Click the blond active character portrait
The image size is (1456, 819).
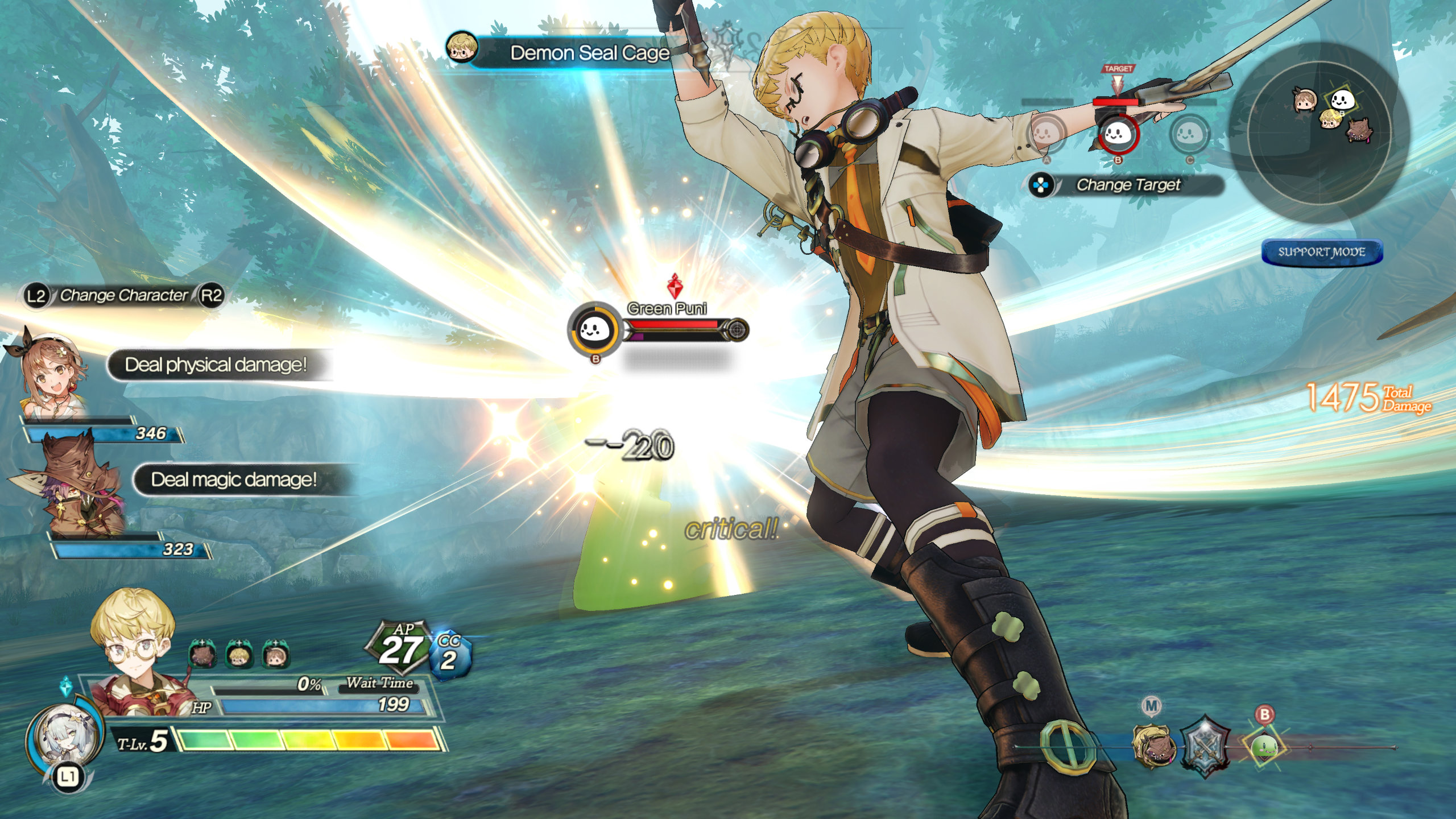click(x=136, y=654)
